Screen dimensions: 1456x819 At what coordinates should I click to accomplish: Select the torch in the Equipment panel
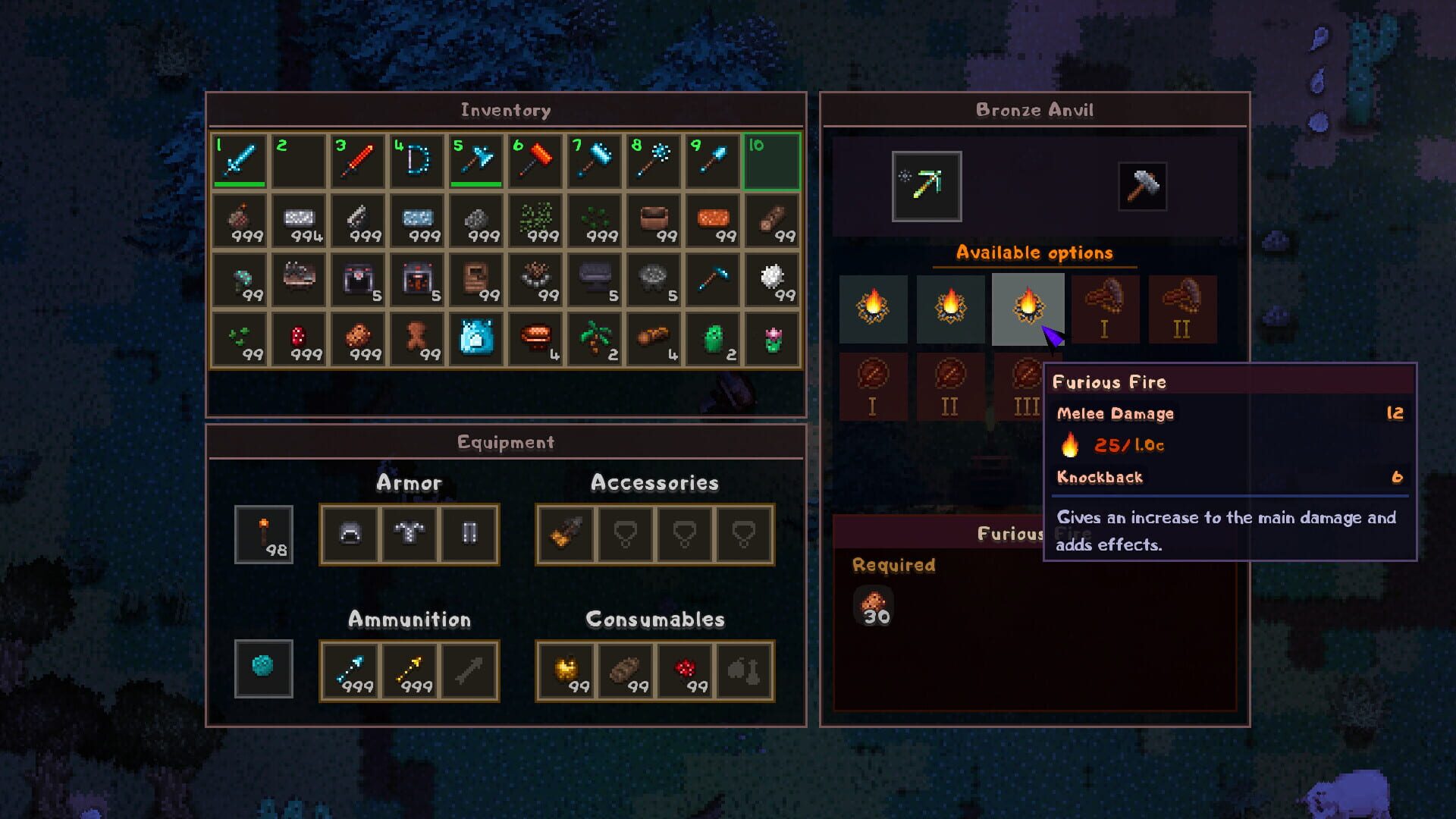(263, 535)
